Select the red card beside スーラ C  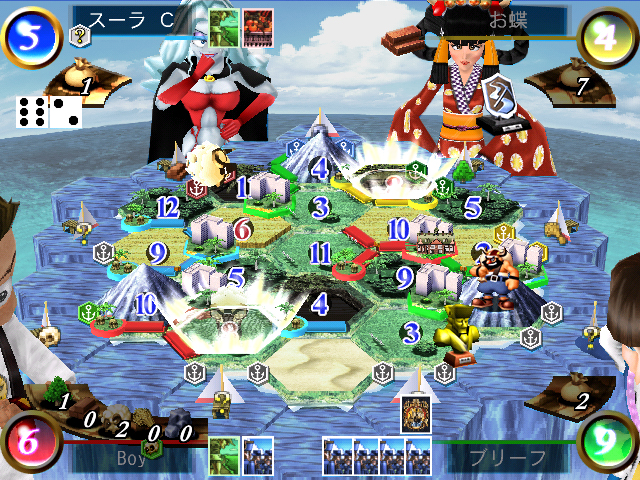258,27
